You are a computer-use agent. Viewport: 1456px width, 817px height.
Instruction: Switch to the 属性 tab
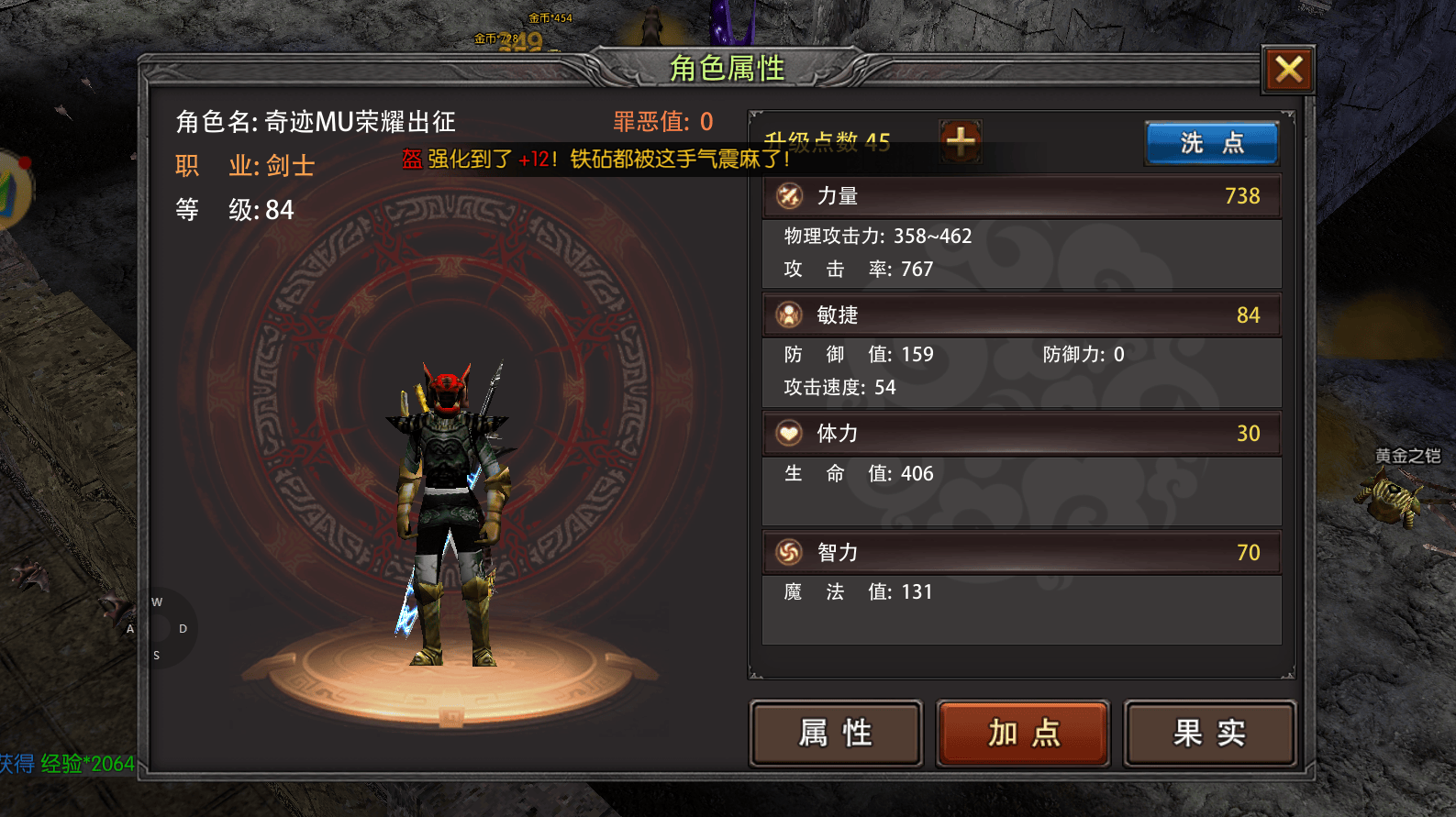click(x=836, y=733)
